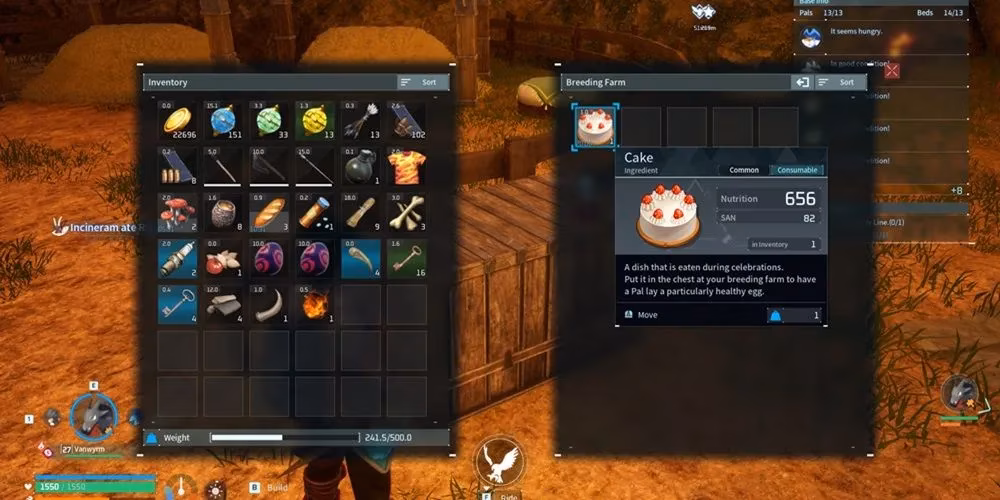The image size is (1000, 500).
Task: Select the green sphere stack
Action: pos(270,121)
